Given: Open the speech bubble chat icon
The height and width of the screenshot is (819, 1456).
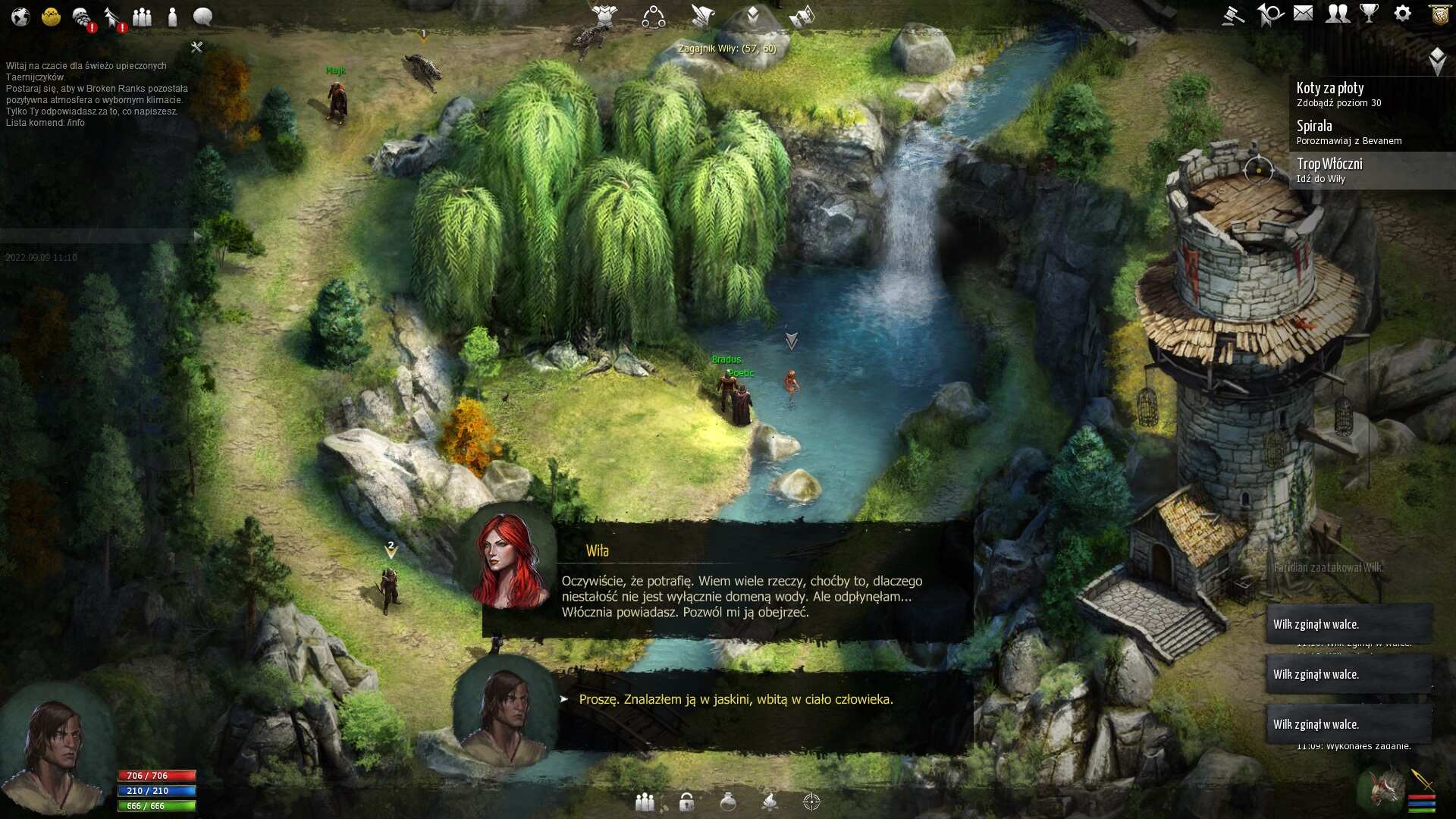Looking at the screenshot, I should 202,16.
